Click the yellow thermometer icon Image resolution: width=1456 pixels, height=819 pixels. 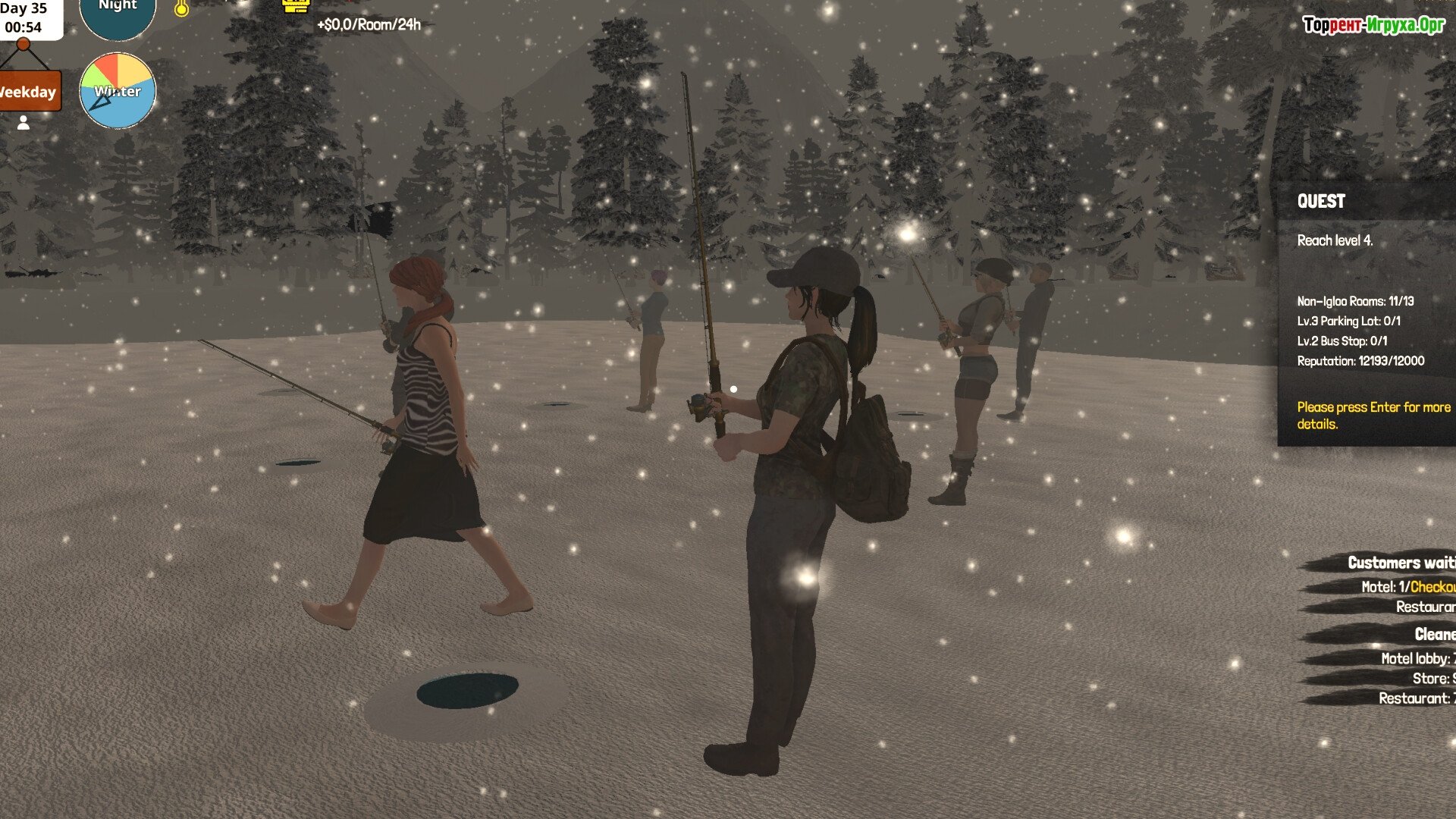(x=181, y=8)
